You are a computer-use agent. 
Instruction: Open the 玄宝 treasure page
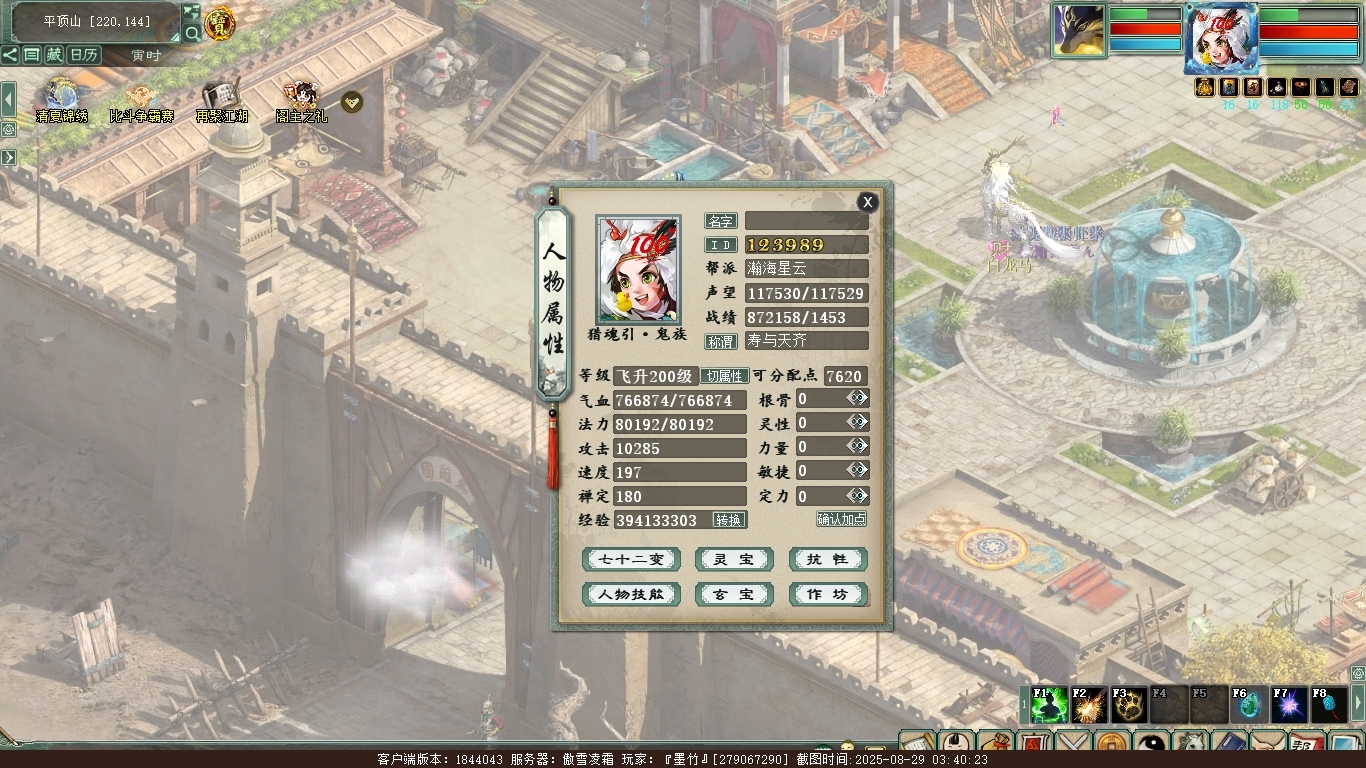tap(734, 595)
